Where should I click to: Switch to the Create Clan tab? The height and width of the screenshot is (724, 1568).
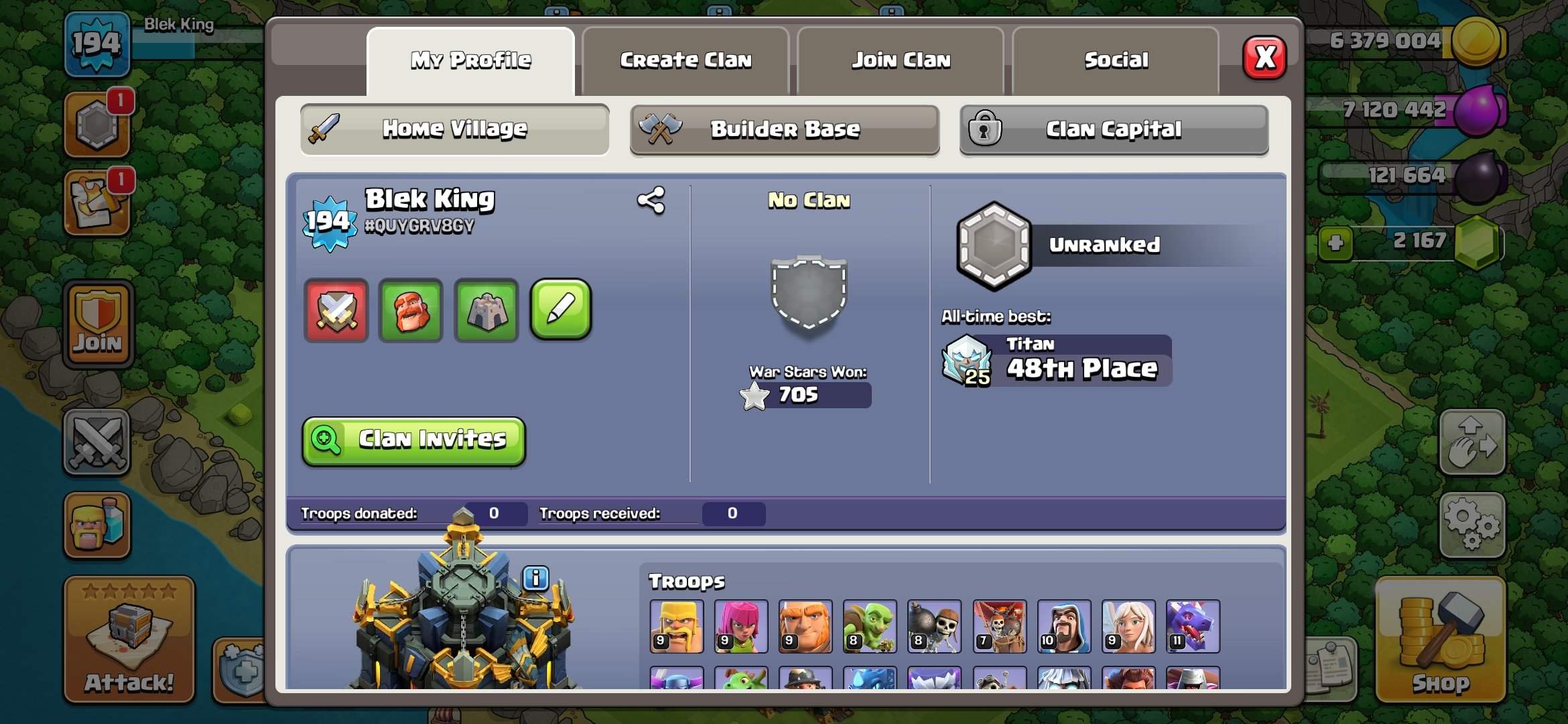point(688,60)
